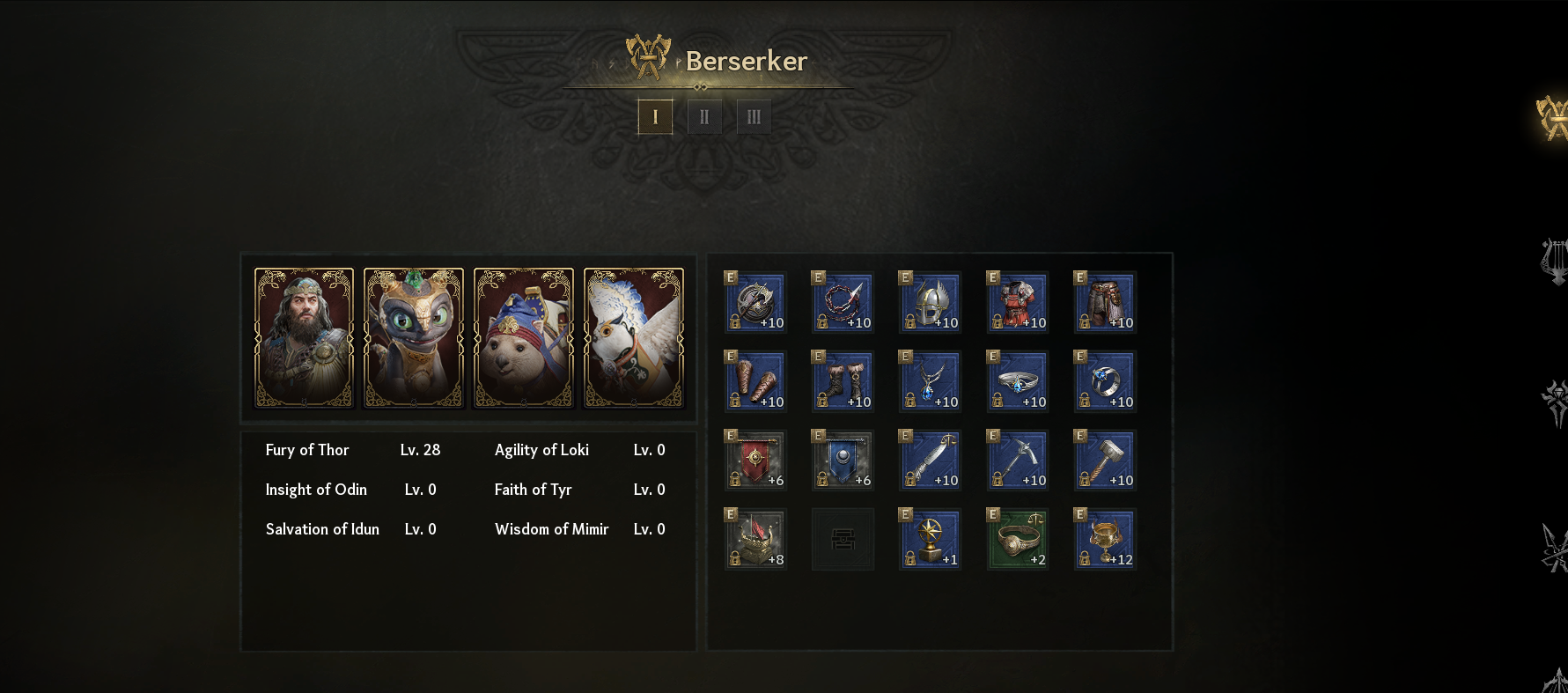1568x693 pixels.
Task: Switch to loadout preset I
Action: [x=655, y=116]
